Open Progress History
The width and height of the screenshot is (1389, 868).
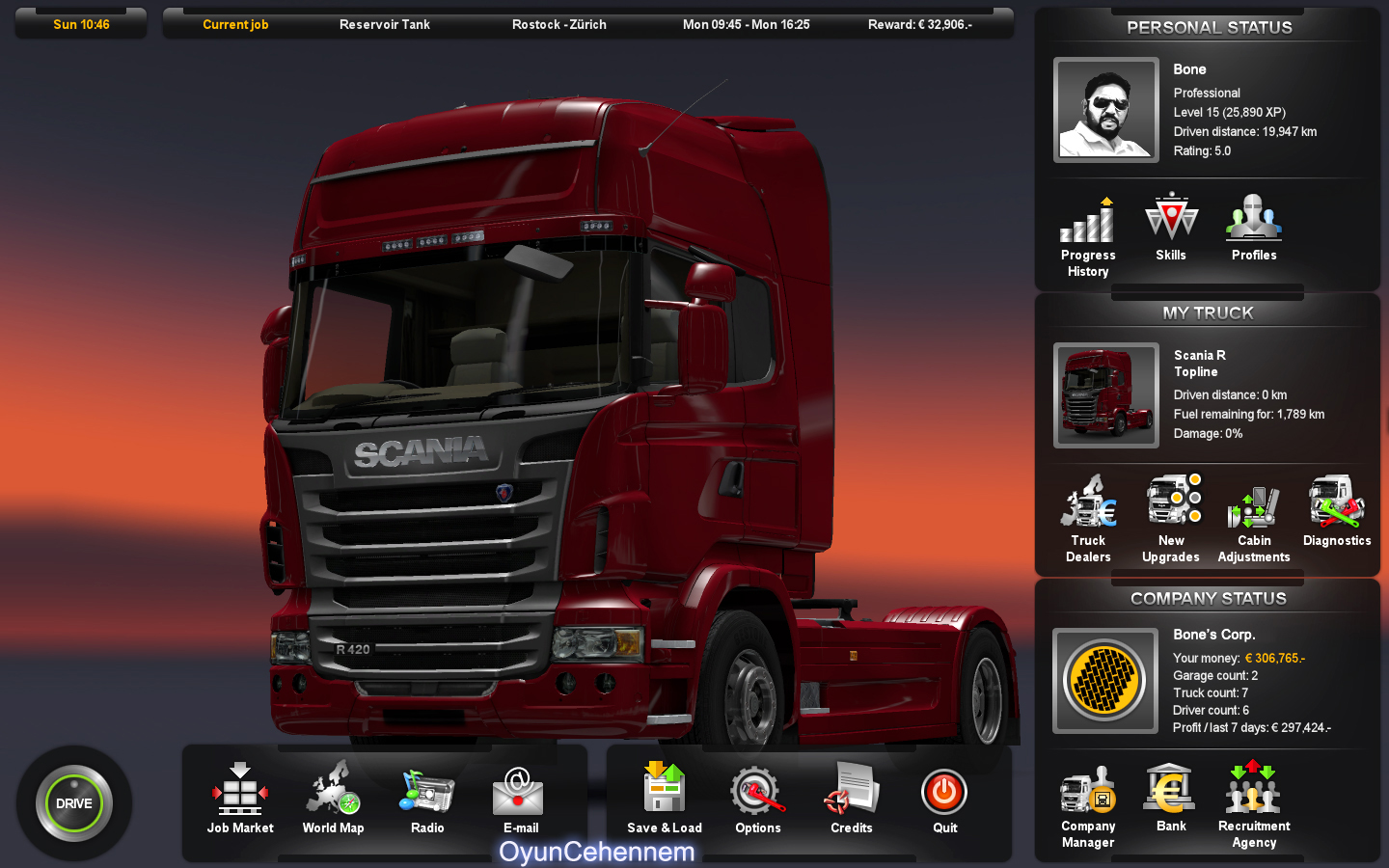(1088, 224)
